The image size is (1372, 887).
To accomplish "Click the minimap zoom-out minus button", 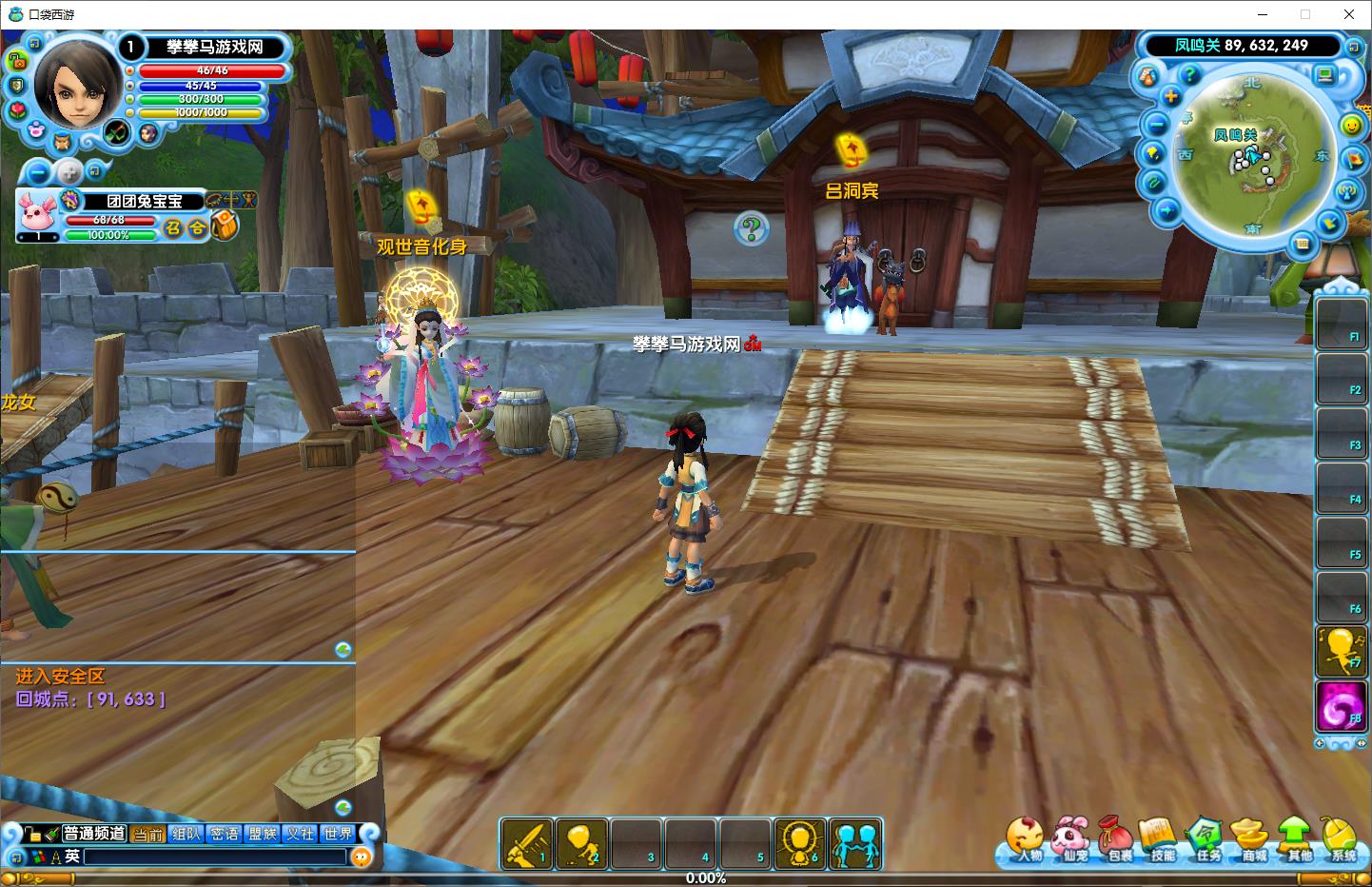I will tap(1157, 125).
